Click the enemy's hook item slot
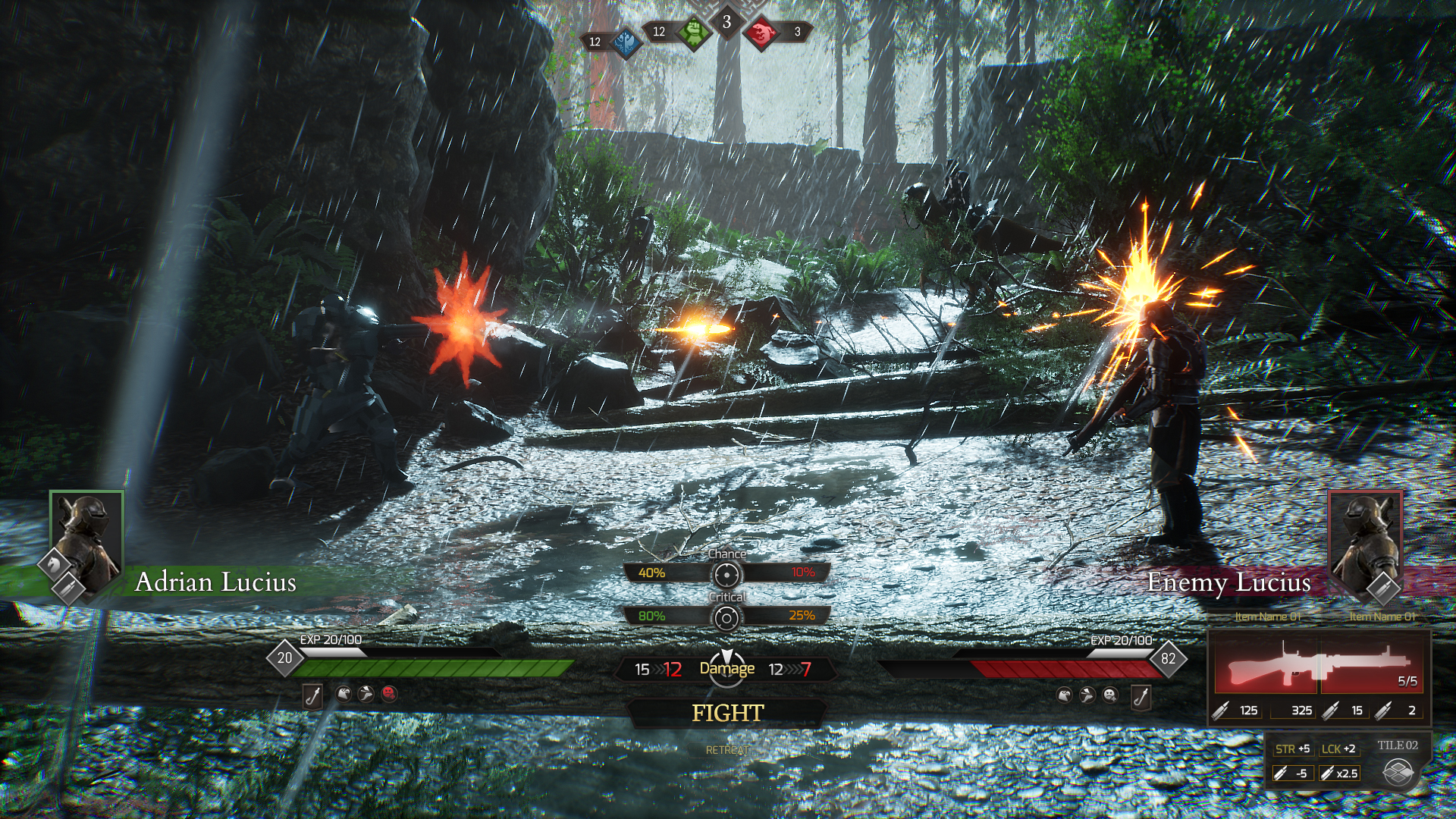 1141,695
